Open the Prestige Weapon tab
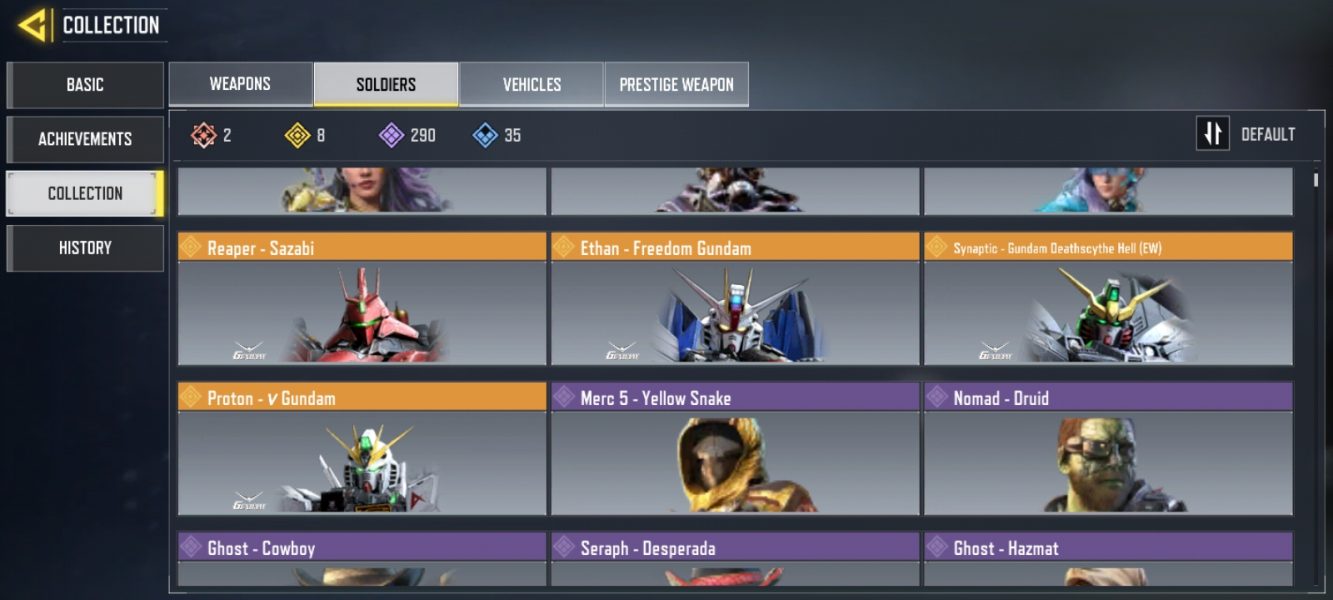The image size is (1333, 600). 676,84
